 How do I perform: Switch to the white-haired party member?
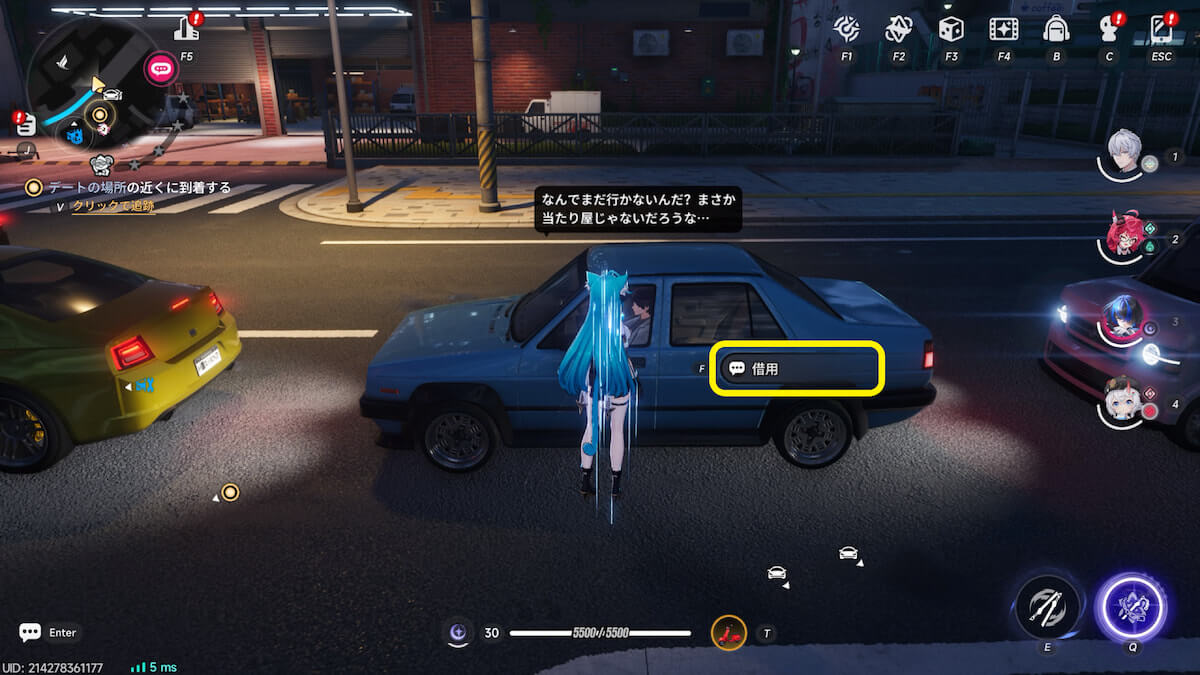[1125, 402]
